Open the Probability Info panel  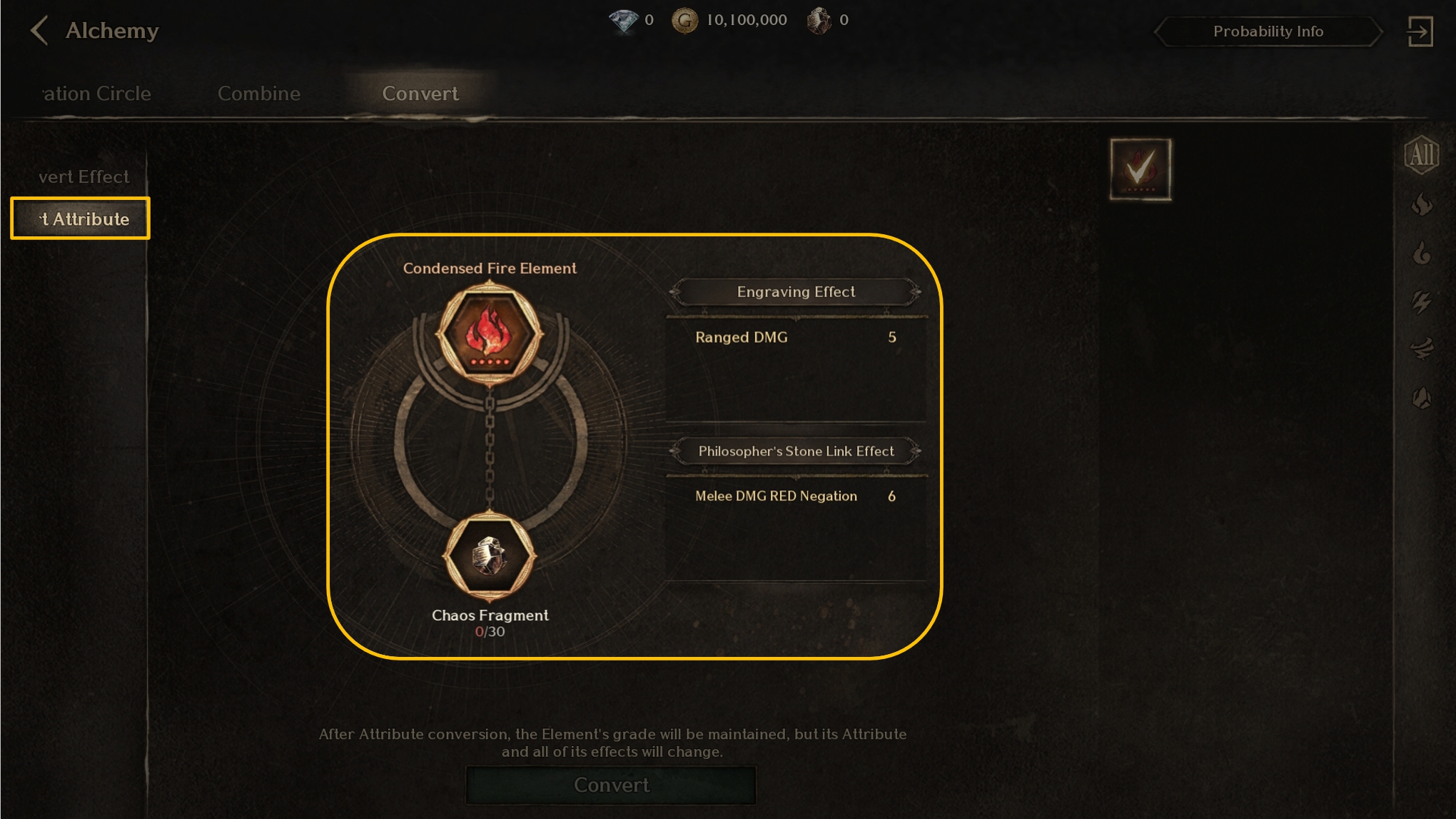[x=1268, y=31]
